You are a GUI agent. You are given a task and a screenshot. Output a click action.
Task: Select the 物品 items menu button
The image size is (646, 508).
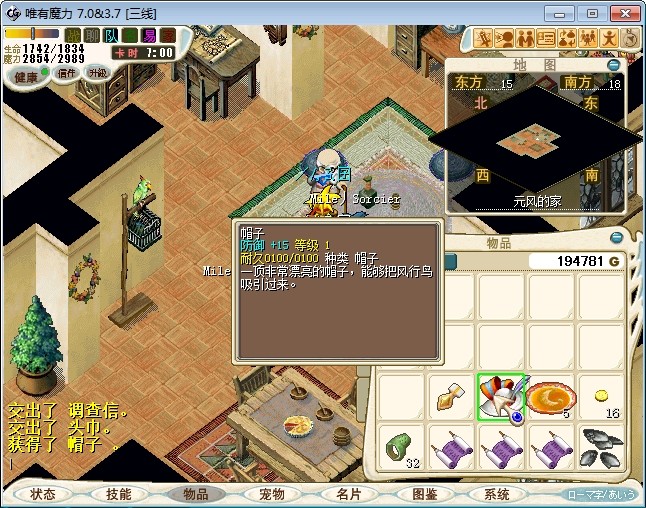196,494
